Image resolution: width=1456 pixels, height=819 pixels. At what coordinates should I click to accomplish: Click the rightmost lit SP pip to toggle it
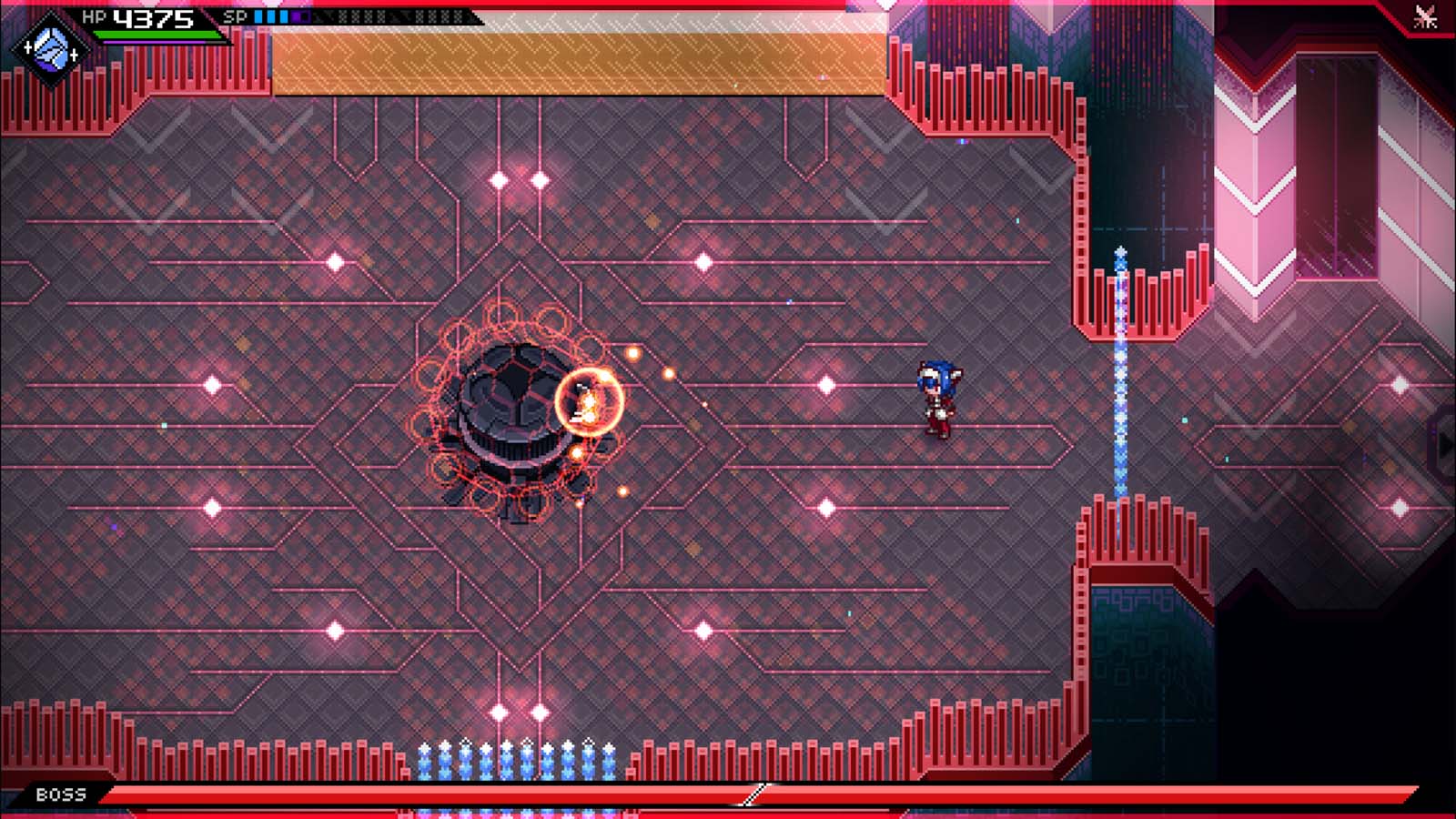point(282,17)
